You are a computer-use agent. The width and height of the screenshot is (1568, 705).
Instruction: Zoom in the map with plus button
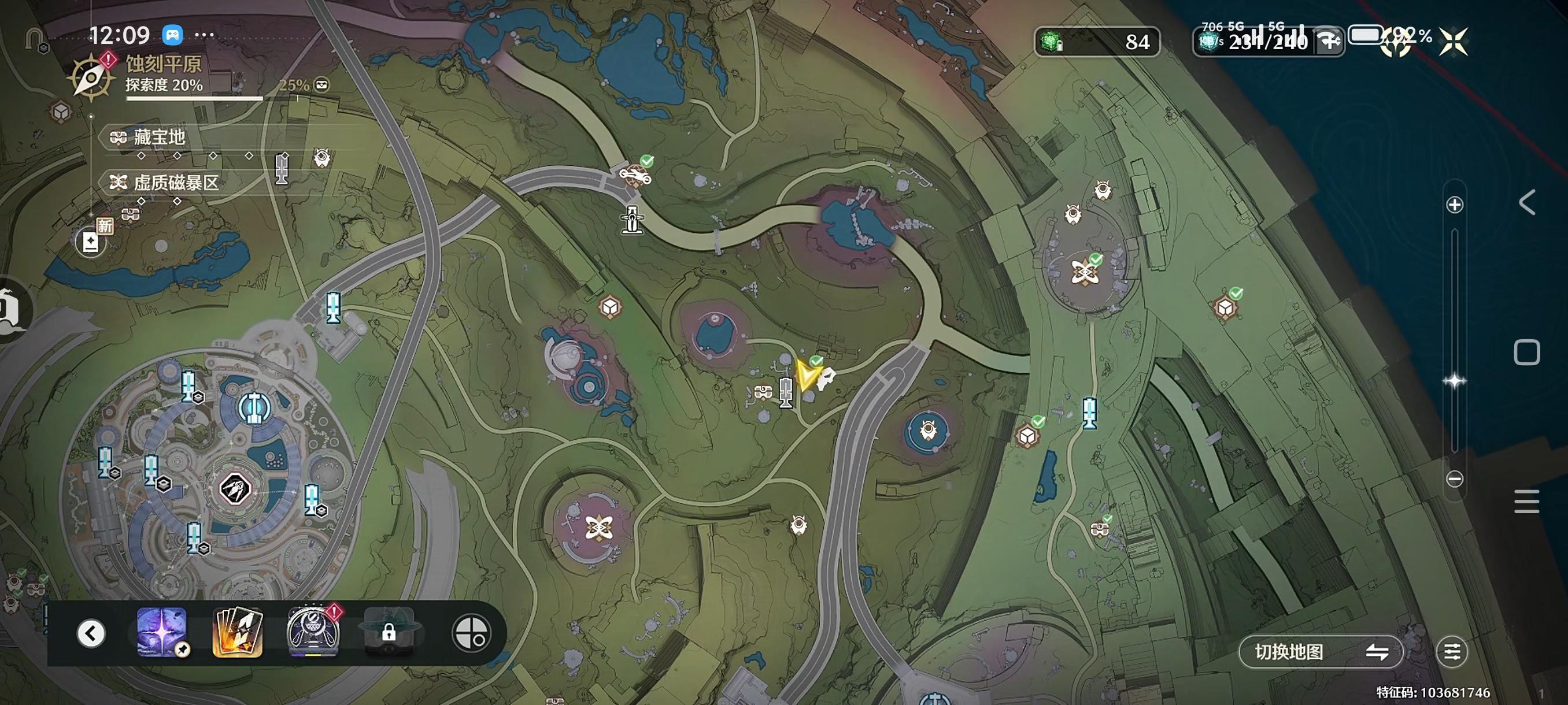point(1454,205)
